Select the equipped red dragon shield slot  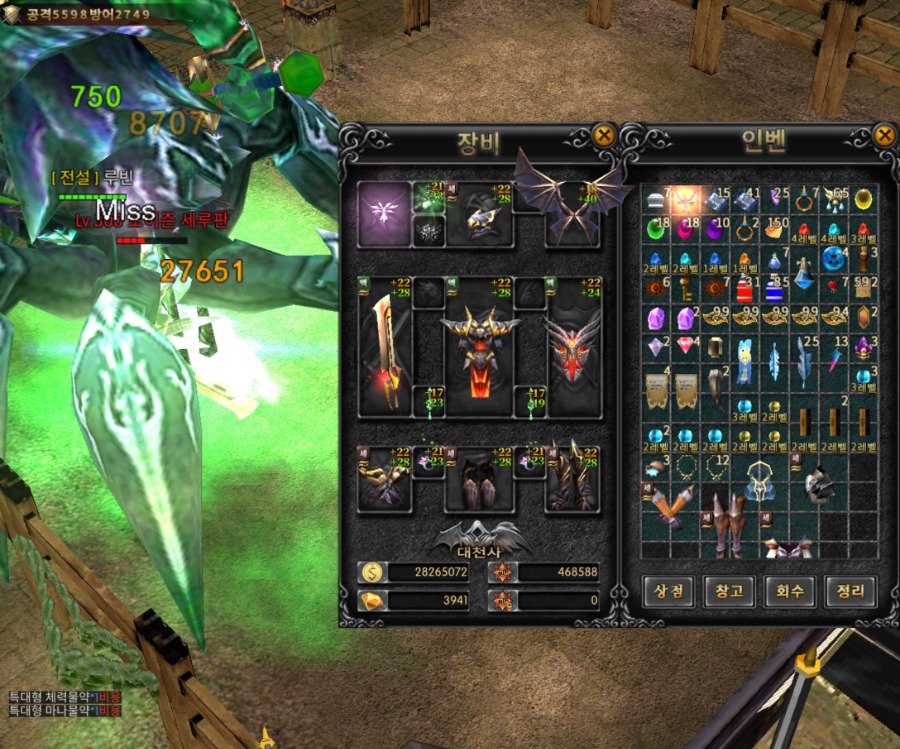(x=573, y=347)
